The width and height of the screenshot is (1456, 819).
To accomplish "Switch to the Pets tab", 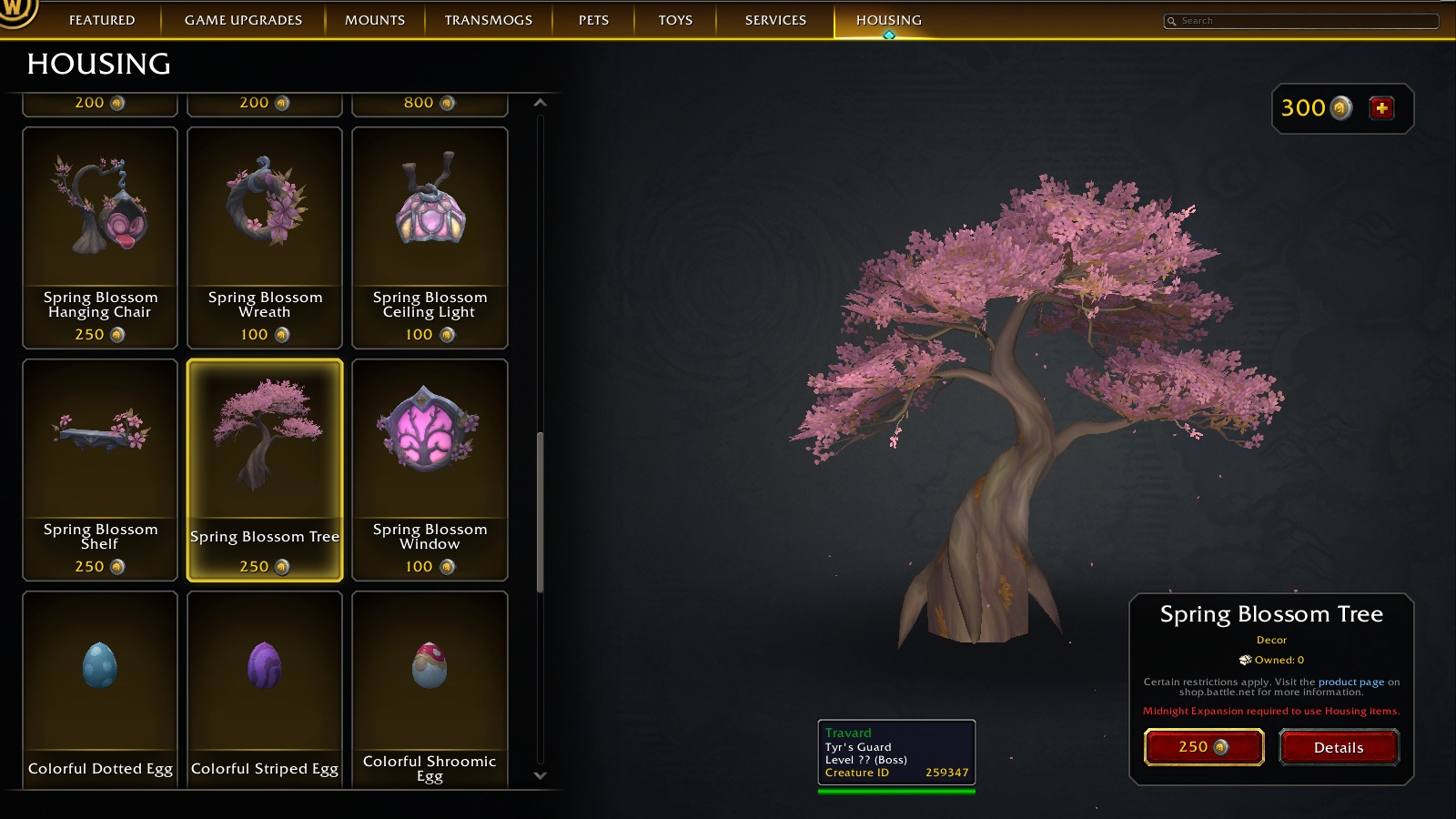I will coord(591,19).
